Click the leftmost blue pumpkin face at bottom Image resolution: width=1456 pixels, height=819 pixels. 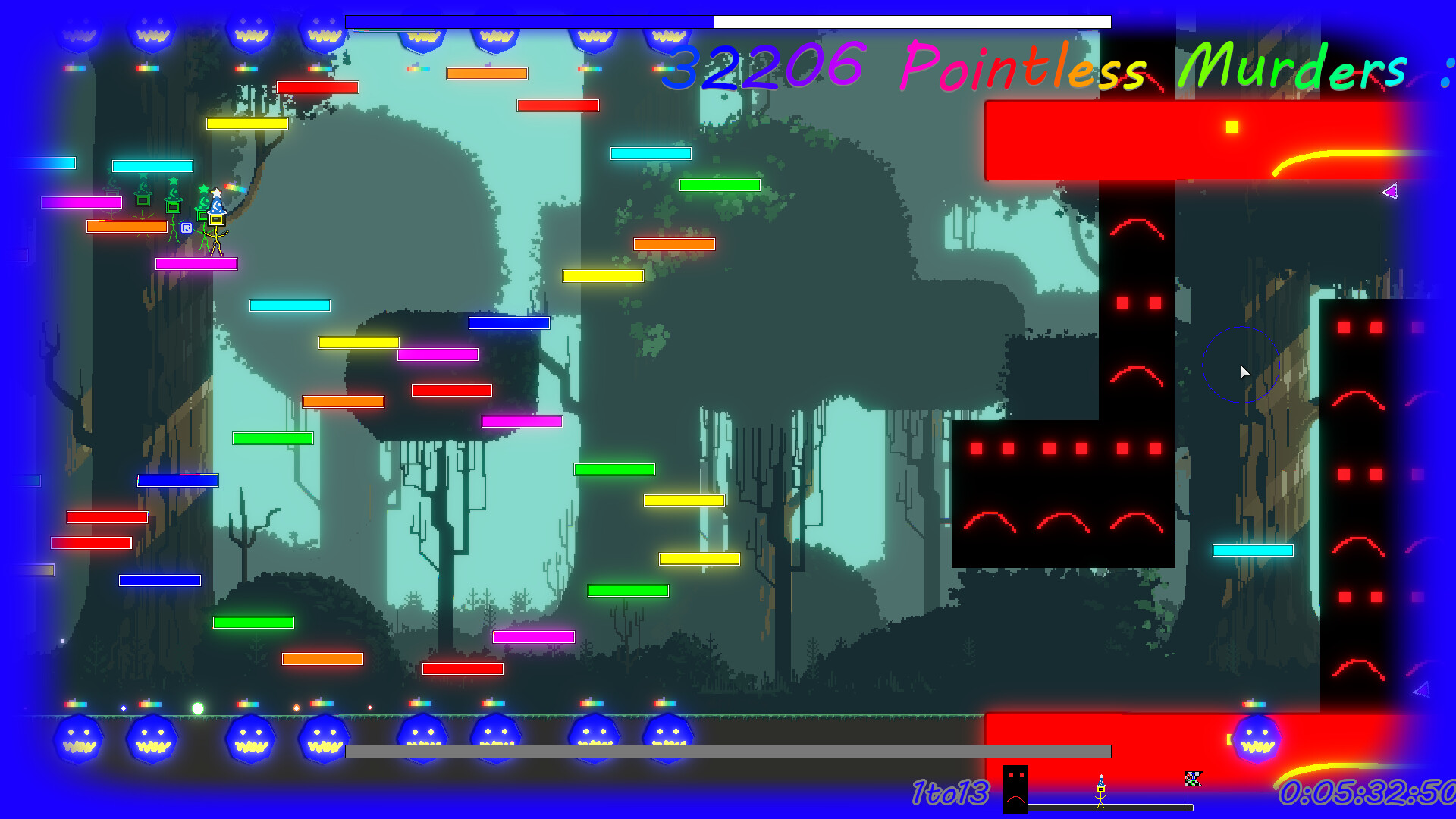click(x=80, y=739)
